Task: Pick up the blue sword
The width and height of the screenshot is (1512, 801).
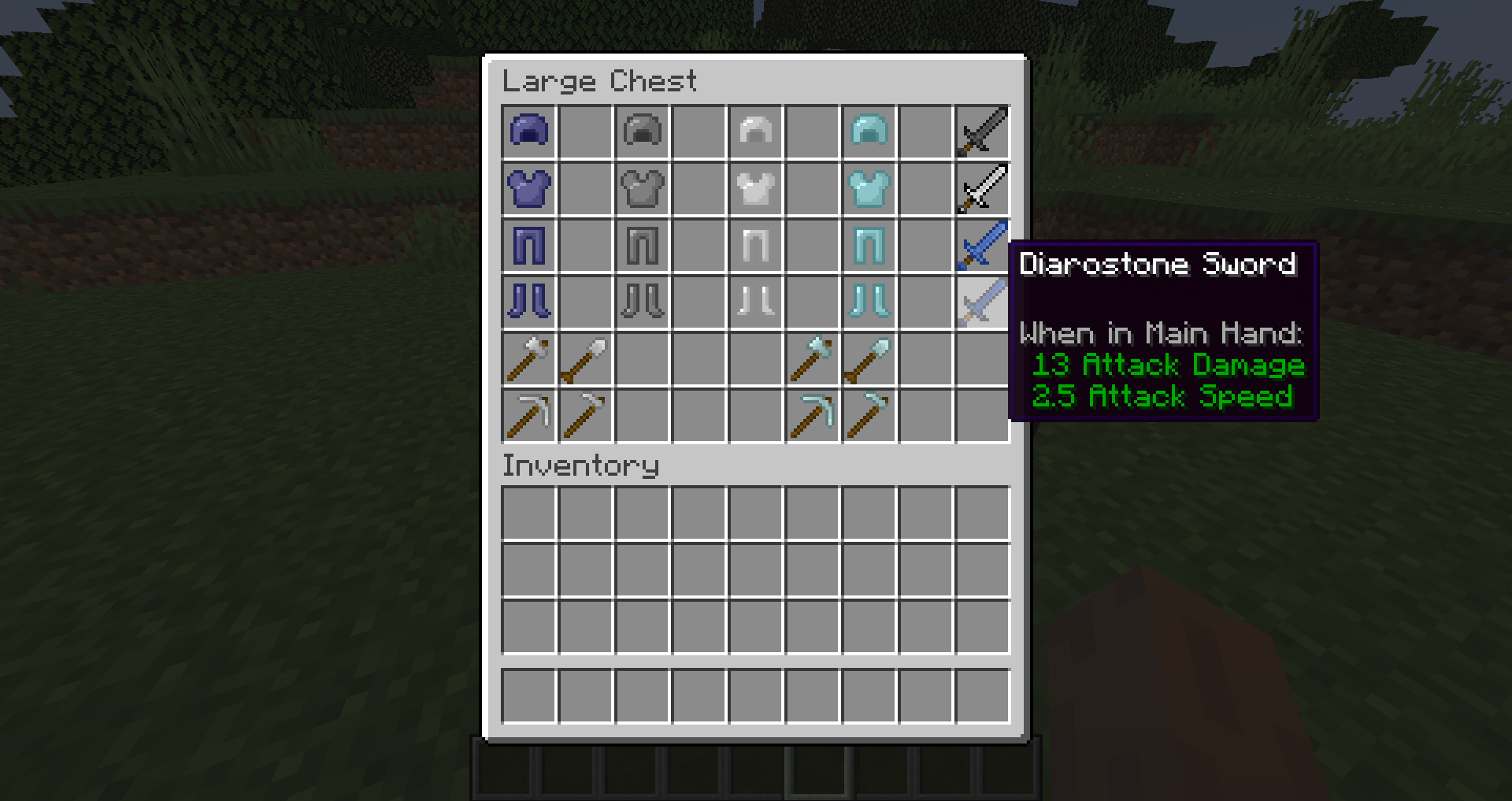Action: click(x=982, y=245)
